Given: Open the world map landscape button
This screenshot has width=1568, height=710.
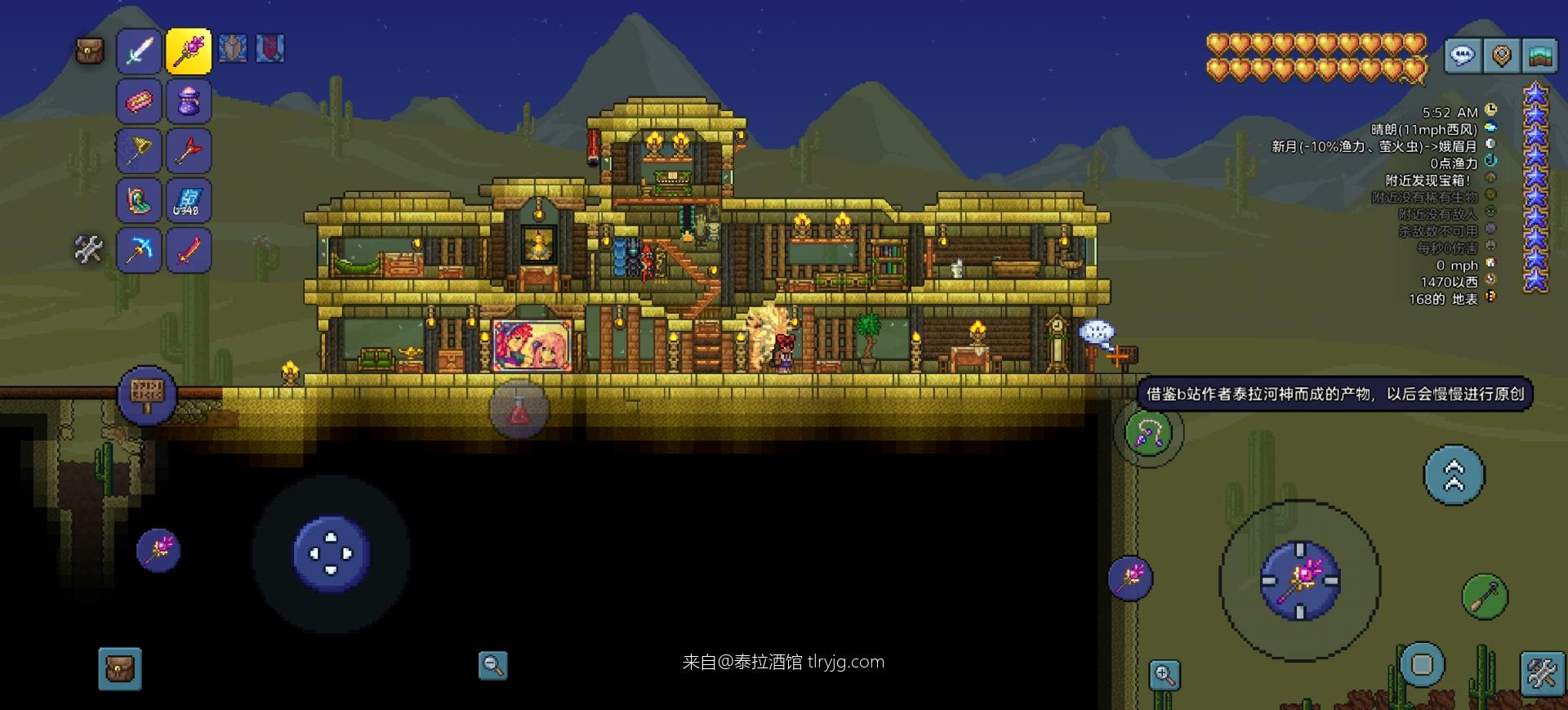Looking at the screenshot, I should click(x=1539, y=56).
